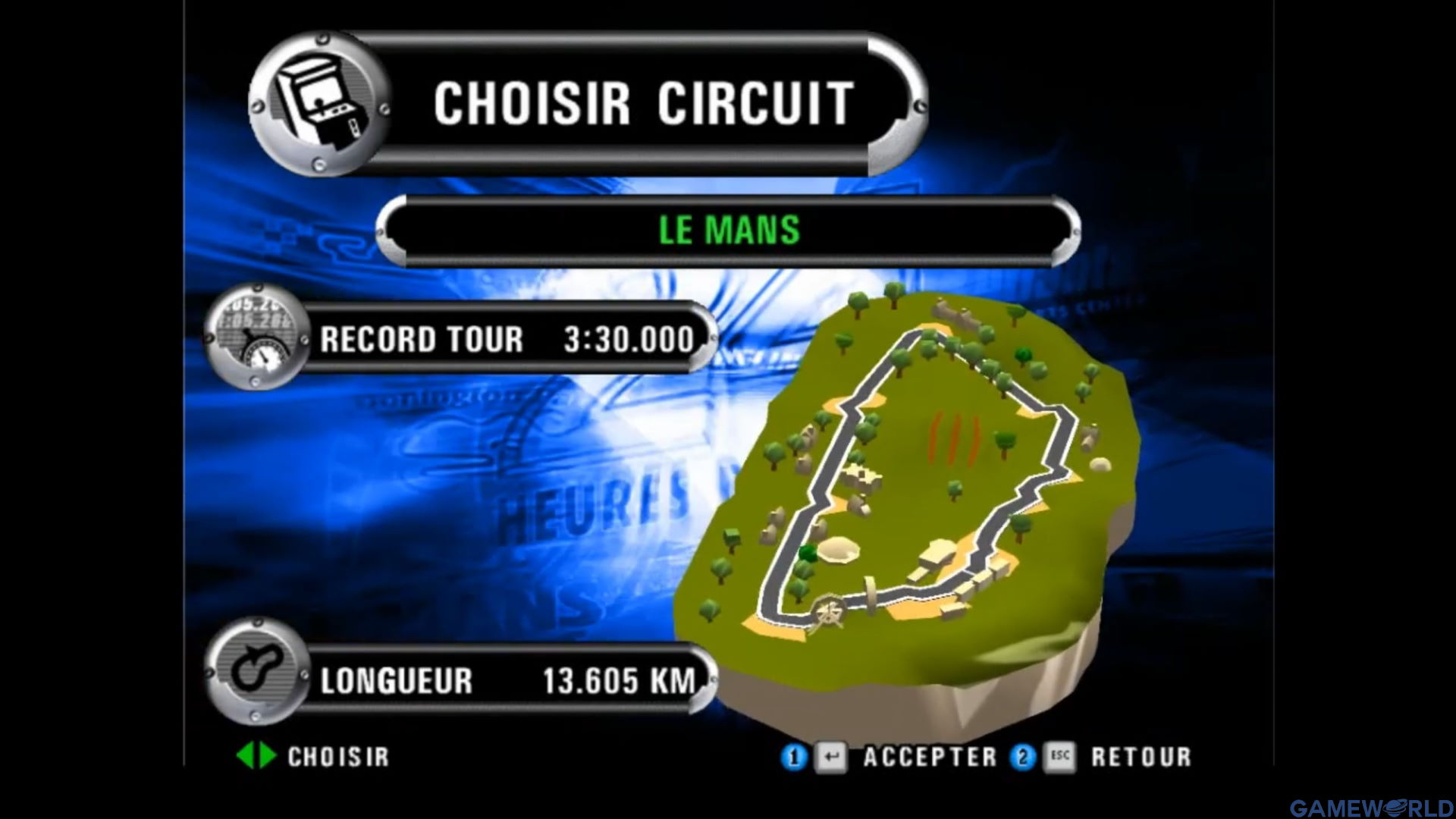The width and height of the screenshot is (1456, 819).
Task: Click the ESC key icon next to Retour
Action: [1062, 757]
